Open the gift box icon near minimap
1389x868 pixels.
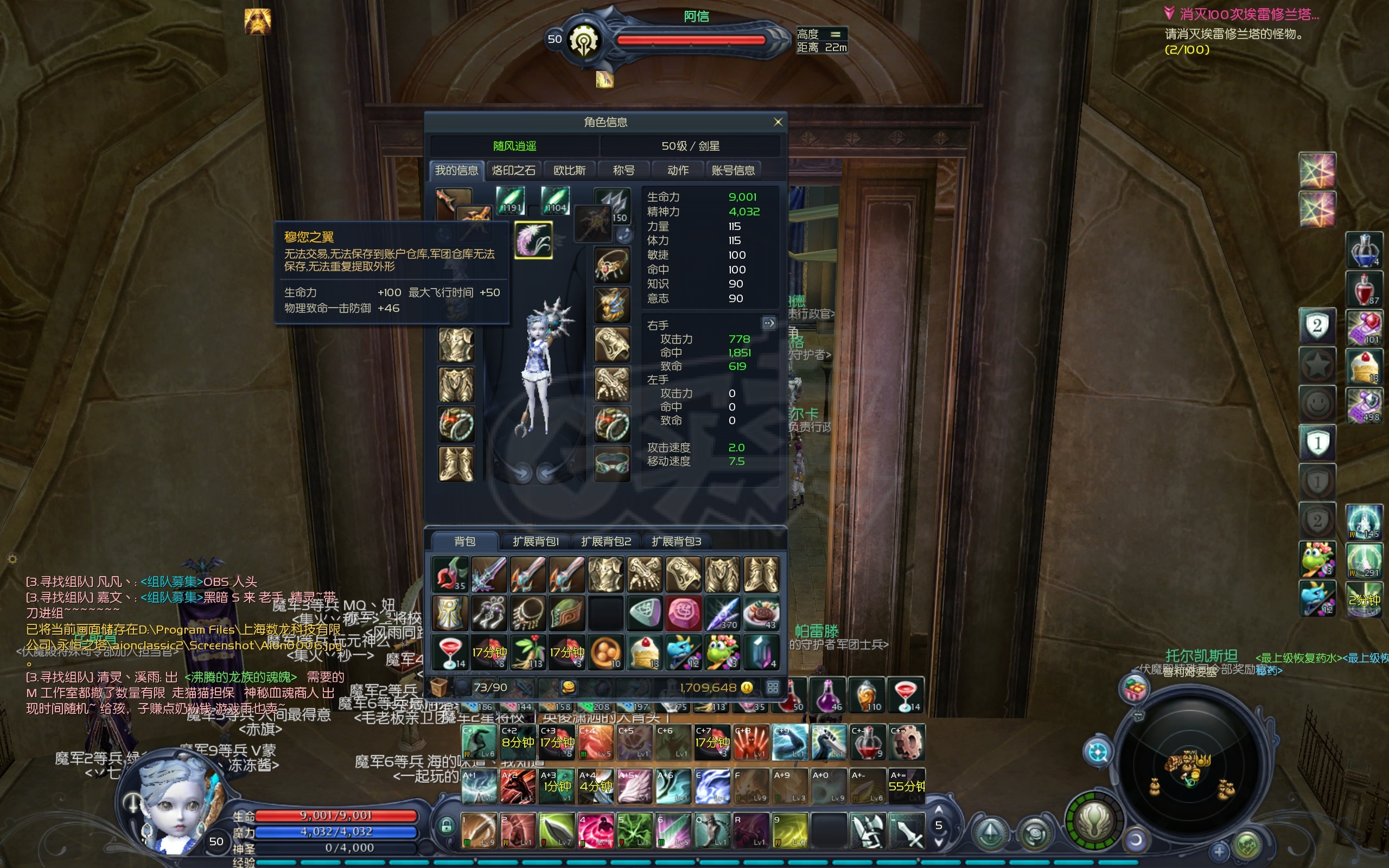pyautogui.click(x=1135, y=689)
